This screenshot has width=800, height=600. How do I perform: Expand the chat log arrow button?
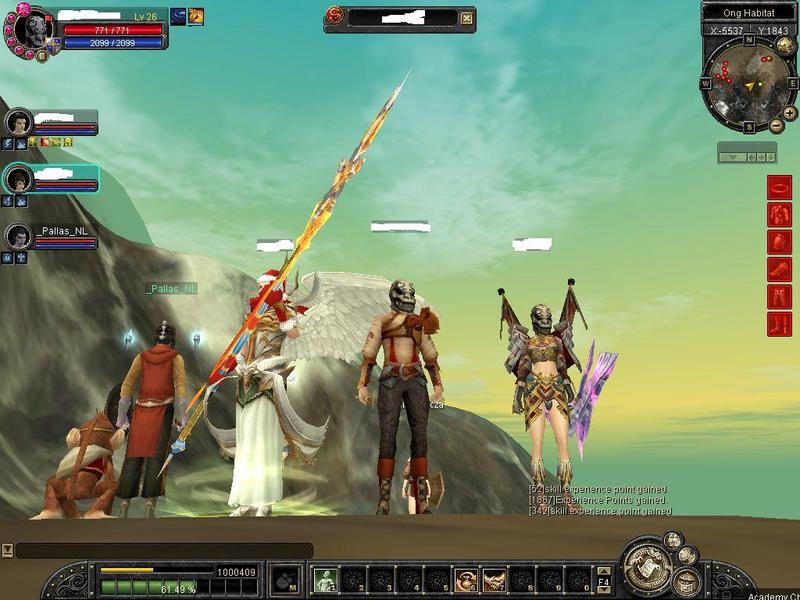click(x=7, y=550)
